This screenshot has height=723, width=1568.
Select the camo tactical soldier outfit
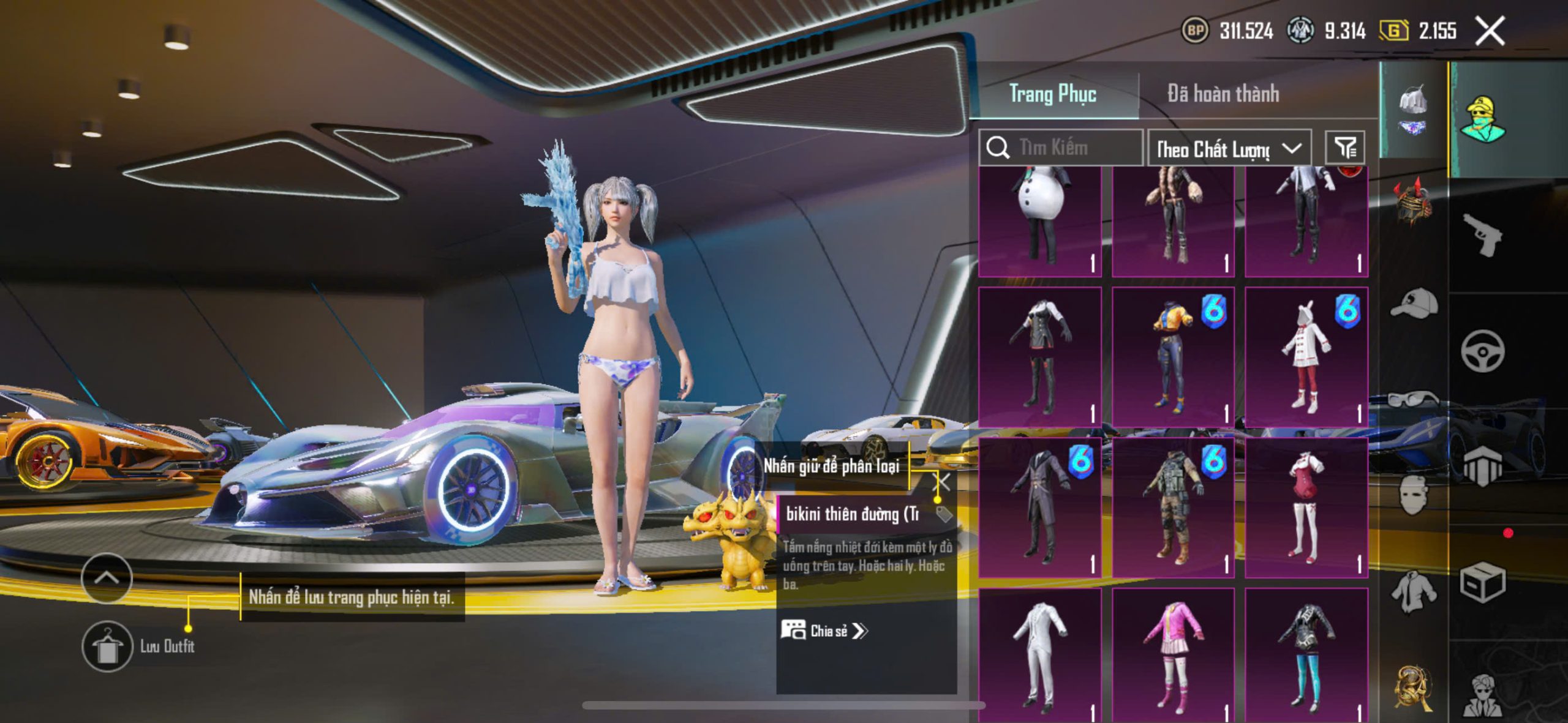tap(1172, 508)
